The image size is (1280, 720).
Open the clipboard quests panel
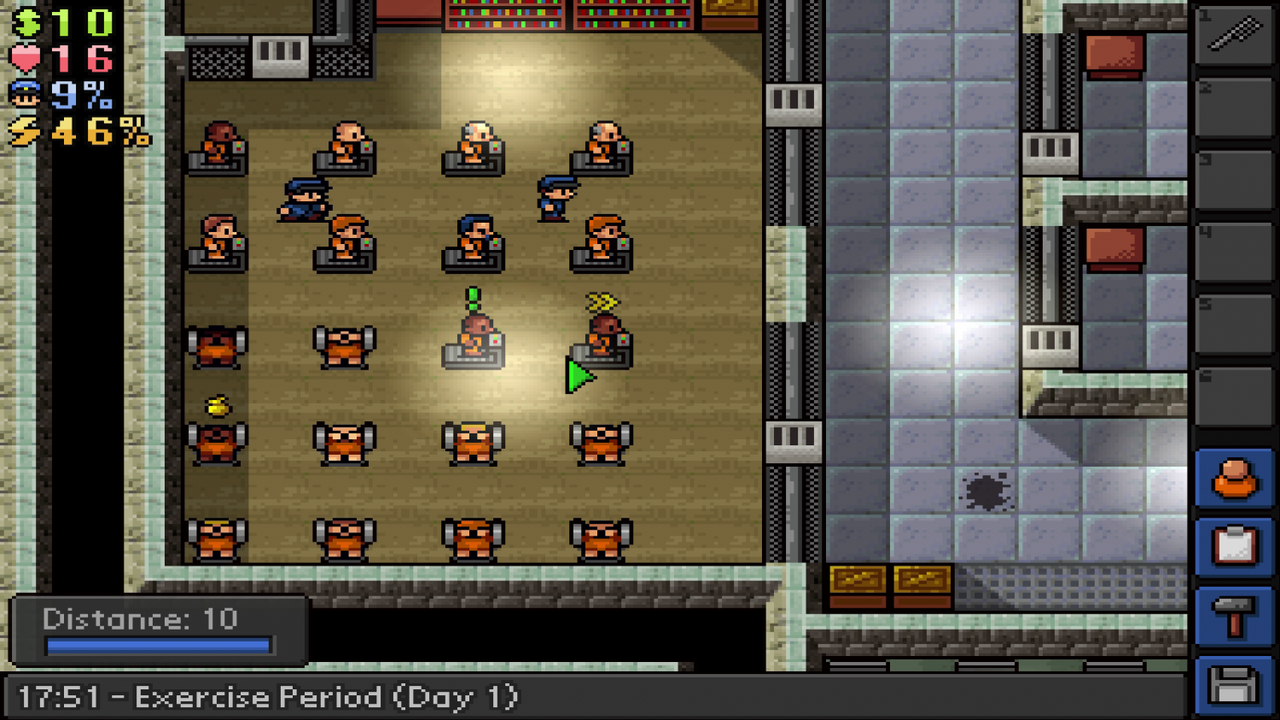(x=1236, y=545)
